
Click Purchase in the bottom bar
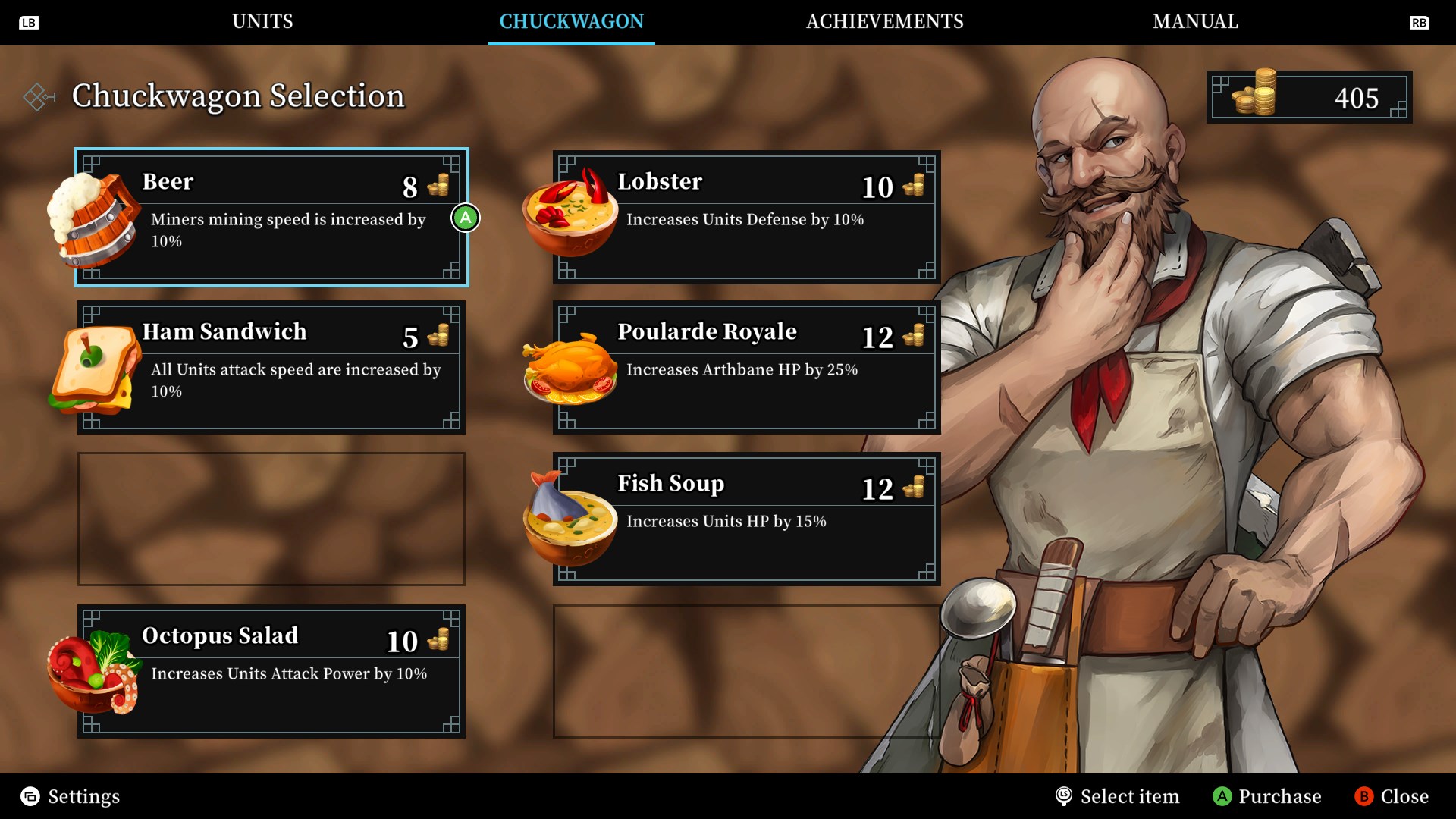click(x=1267, y=796)
